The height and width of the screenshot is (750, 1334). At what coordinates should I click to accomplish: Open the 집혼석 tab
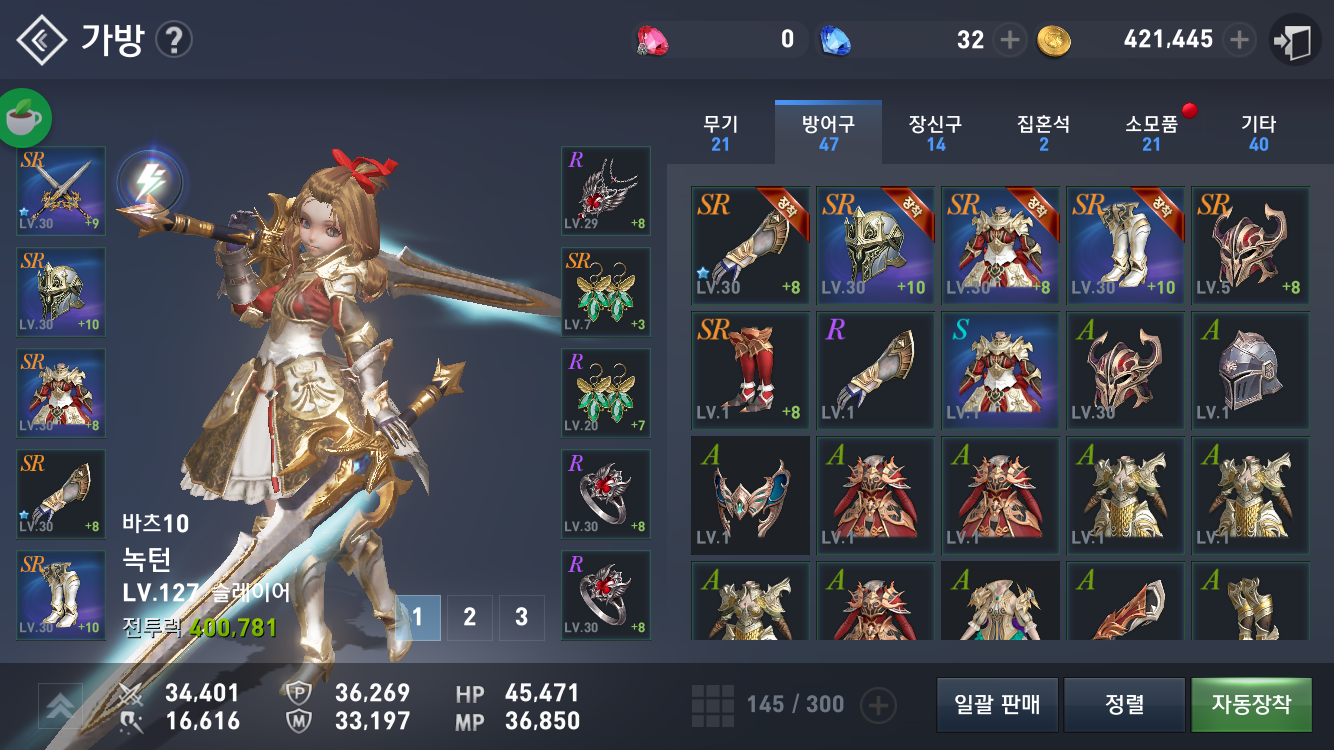tap(1043, 132)
